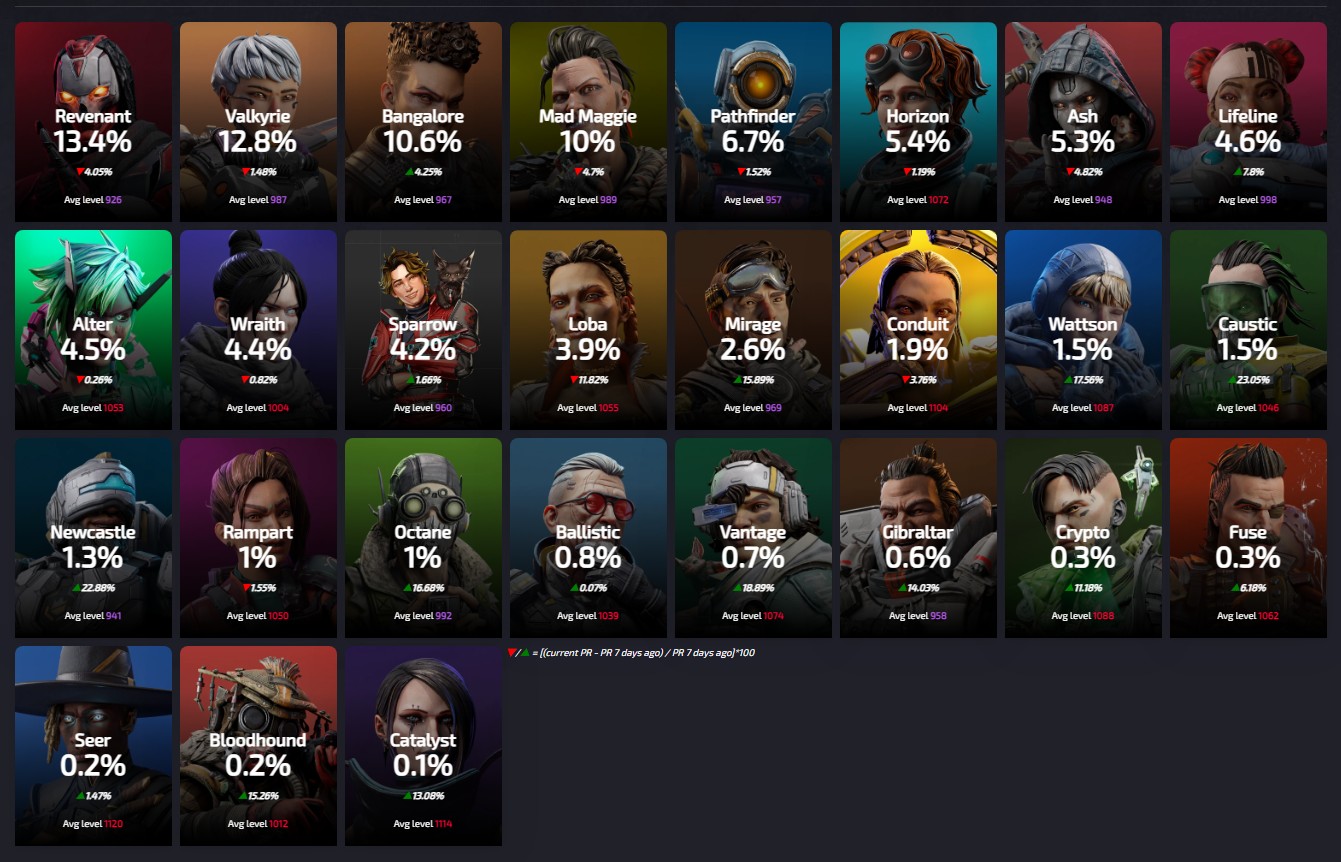Image resolution: width=1341 pixels, height=862 pixels.
Task: Click the Wattson legend card
Action: pos(1083,330)
